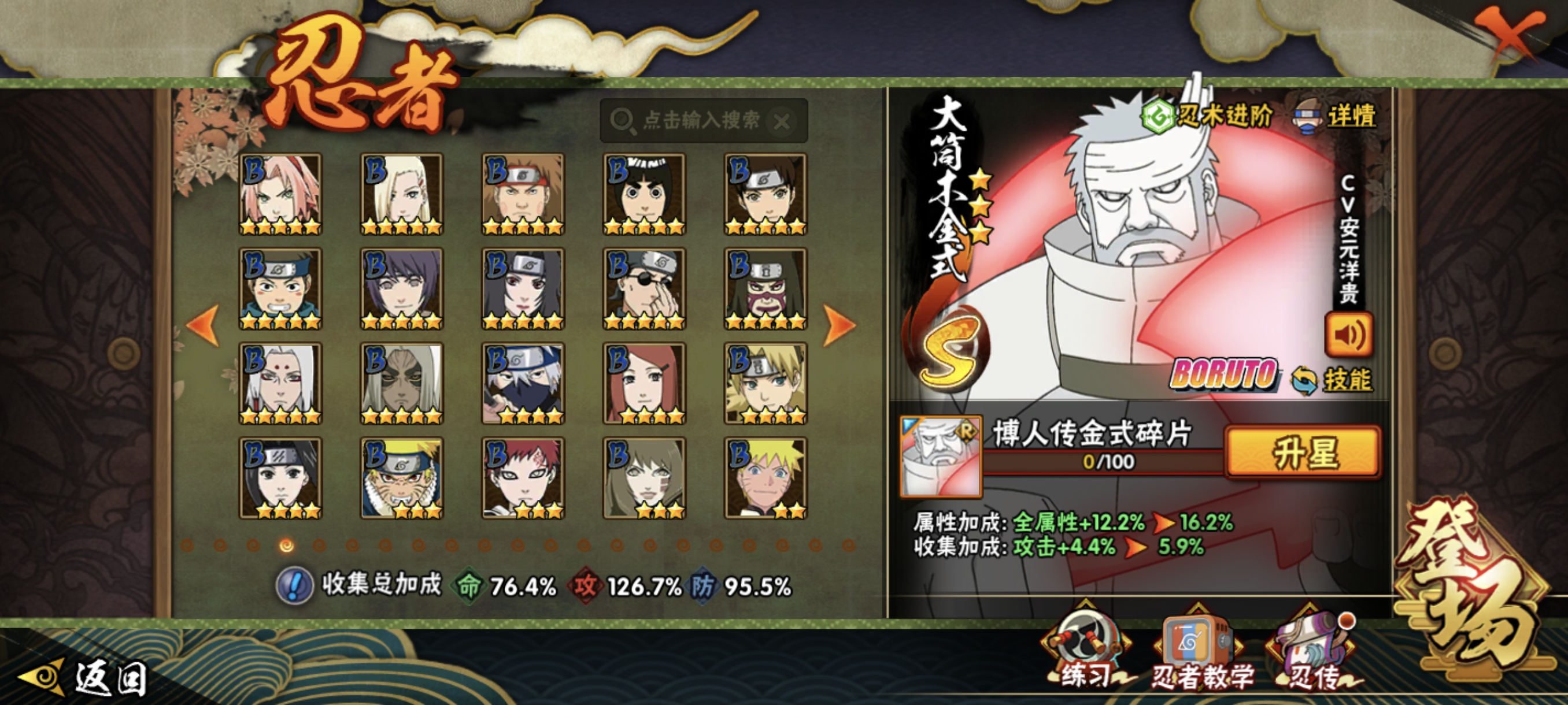This screenshot has width=1568, height=705.
Task: Select the sunglasses-wearing ninja portrait
Action: (644, 289)
